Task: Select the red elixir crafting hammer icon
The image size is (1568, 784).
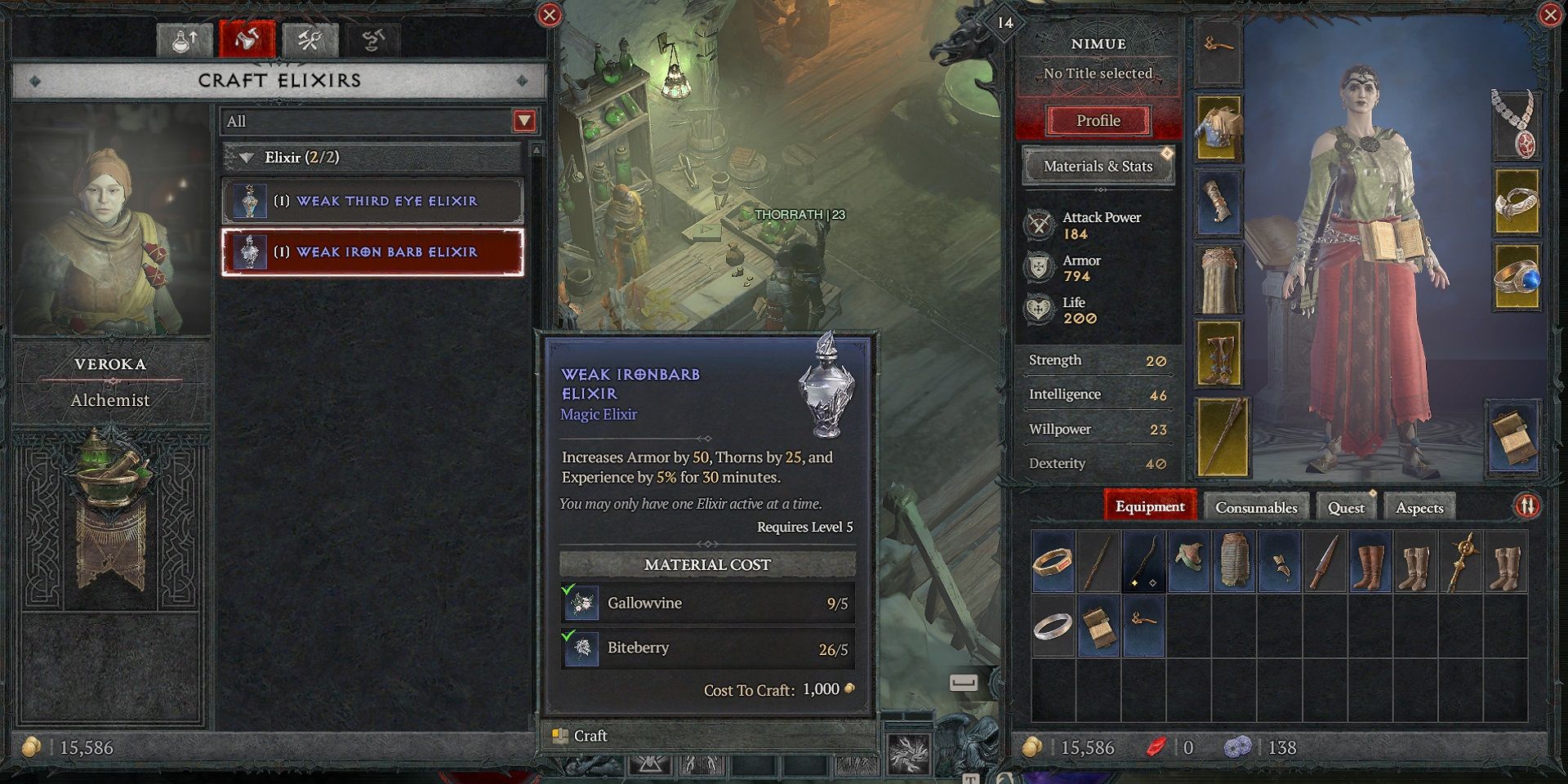Action: 249,38
